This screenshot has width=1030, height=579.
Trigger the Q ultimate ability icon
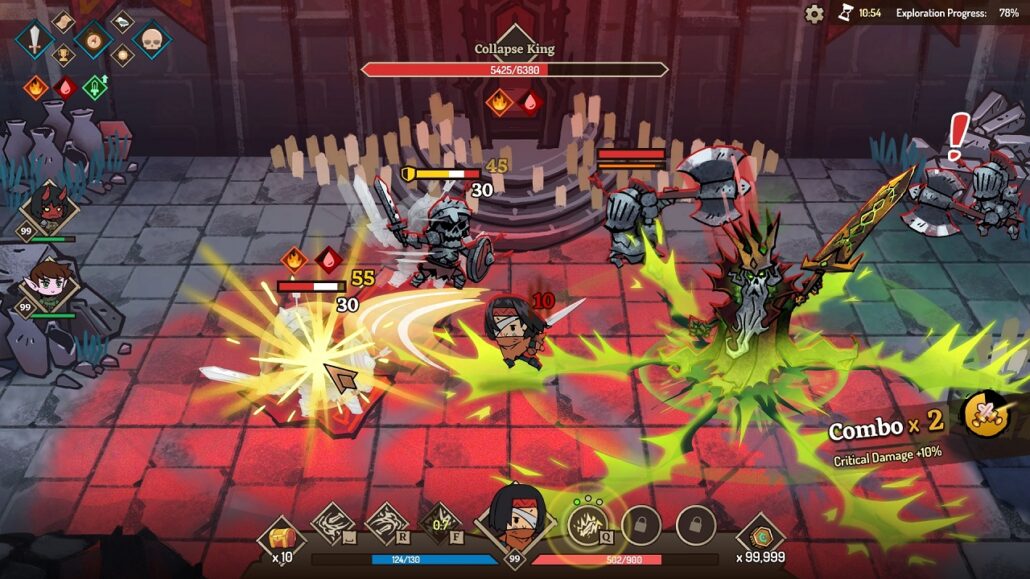click(585, 522)
